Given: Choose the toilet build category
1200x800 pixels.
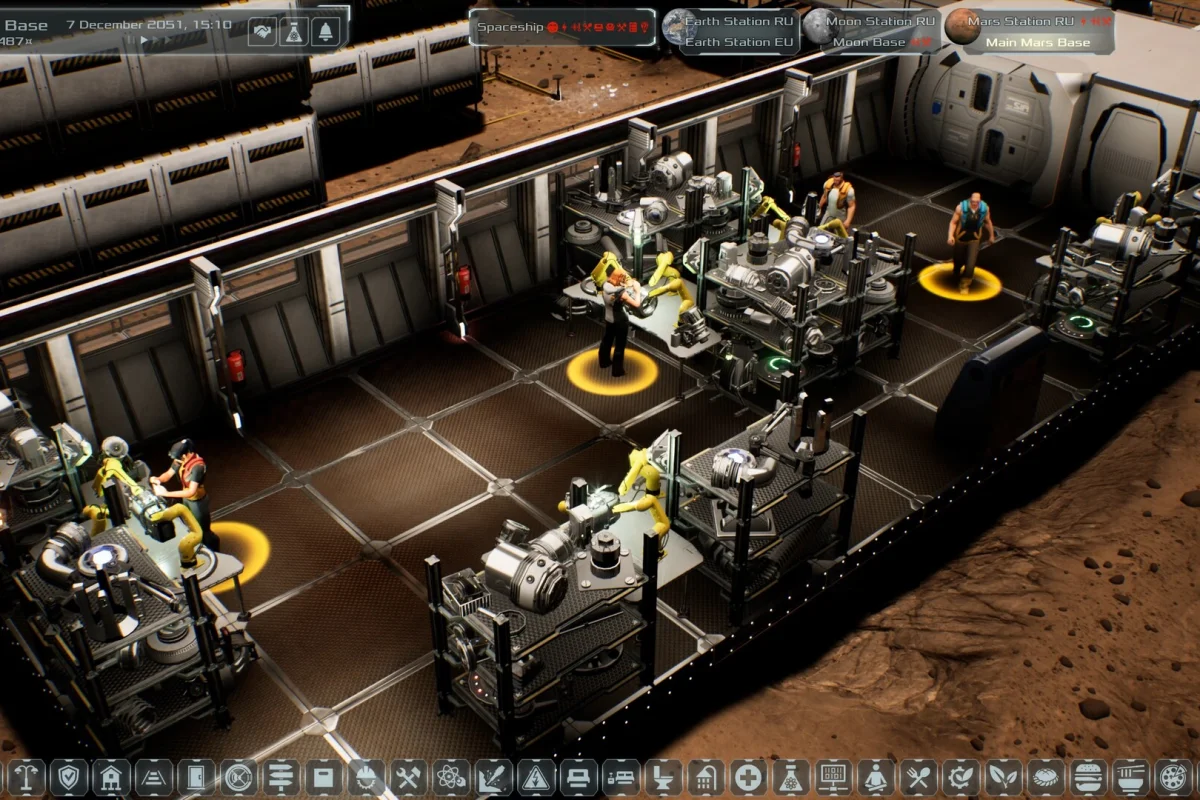Looking at the screenshot, I should click(x=662, y=777).
